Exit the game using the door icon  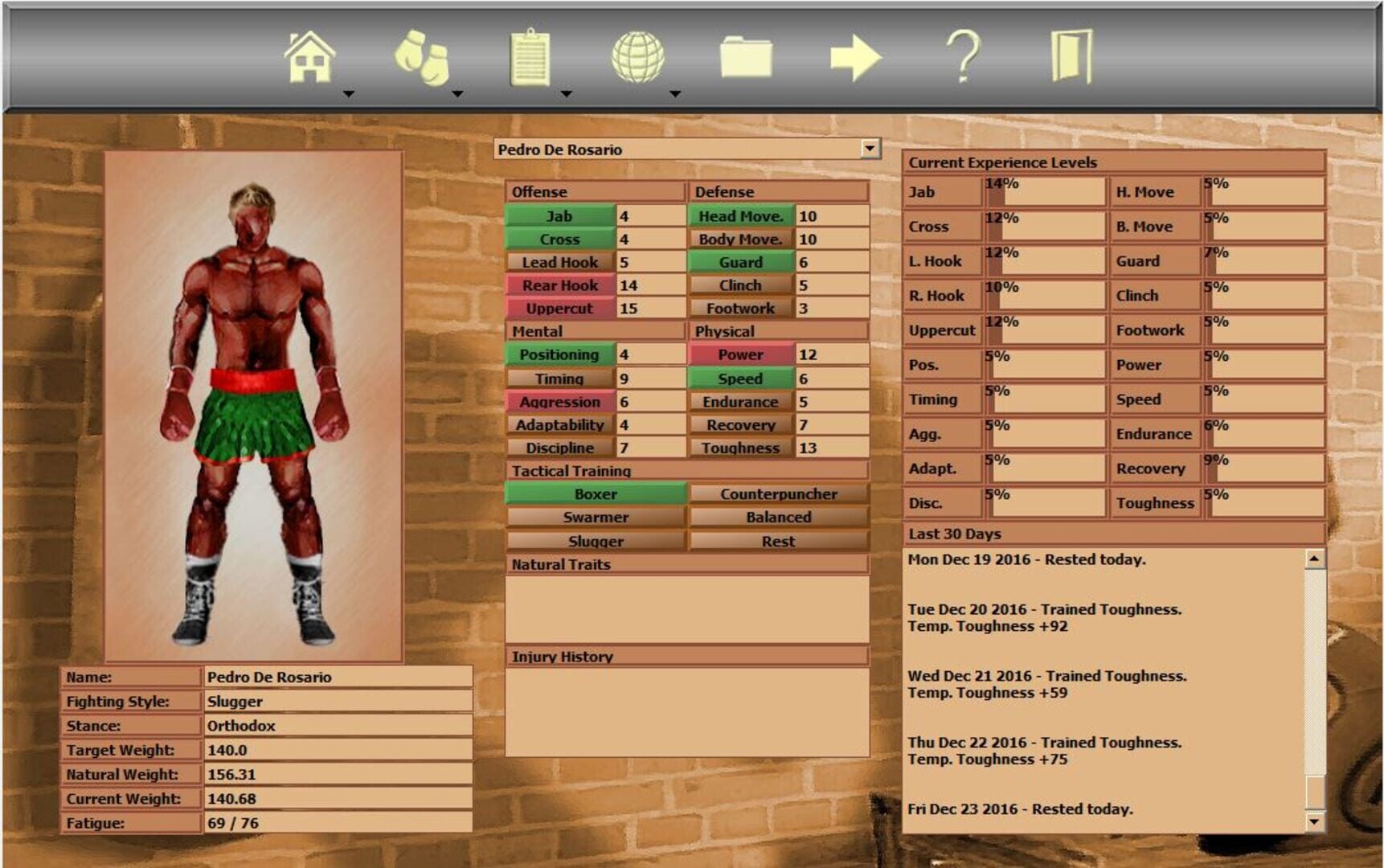[x=1075, y=56]
